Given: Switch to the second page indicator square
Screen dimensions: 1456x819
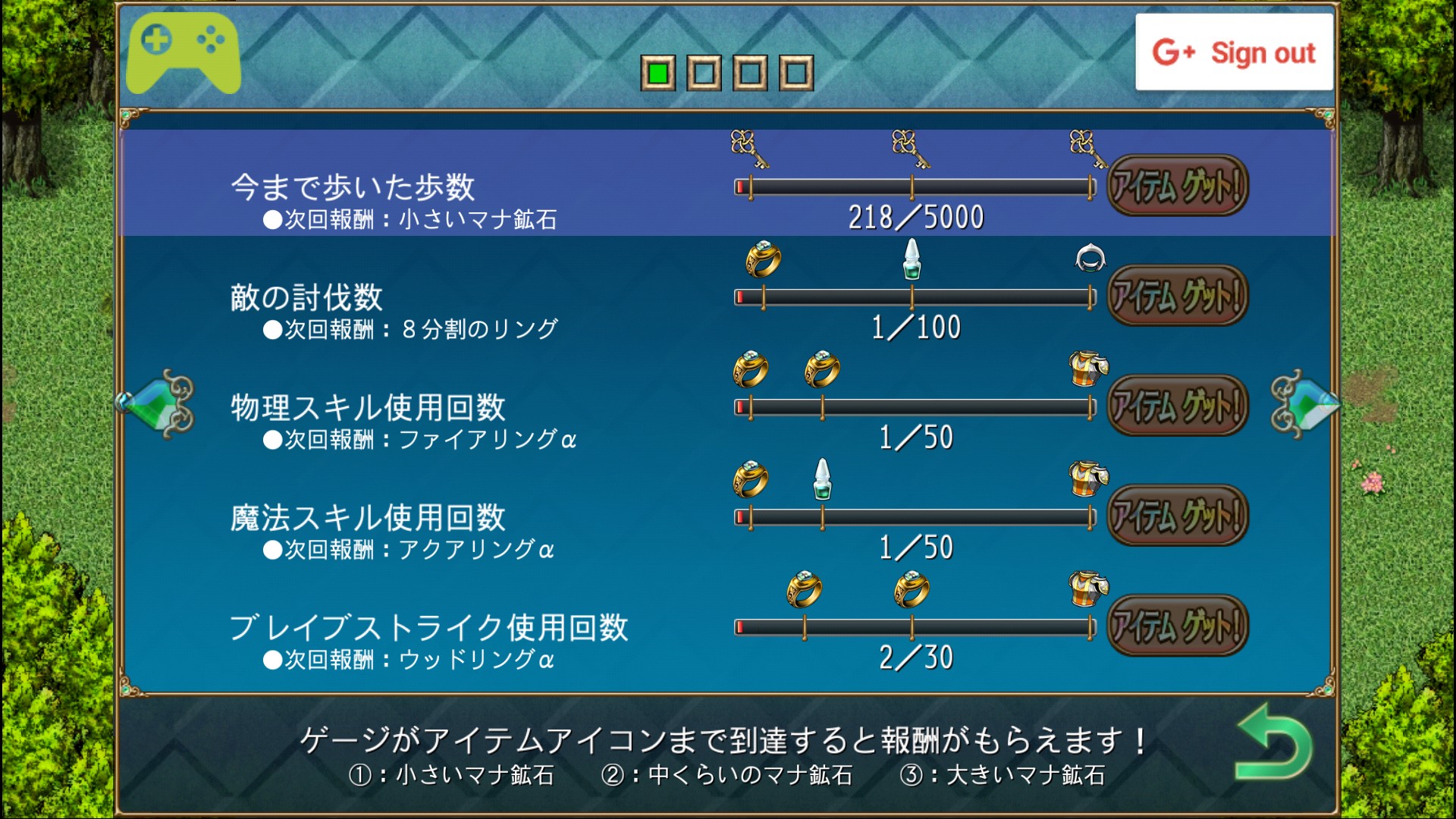Looking at the screenshot, I should 704,74.
